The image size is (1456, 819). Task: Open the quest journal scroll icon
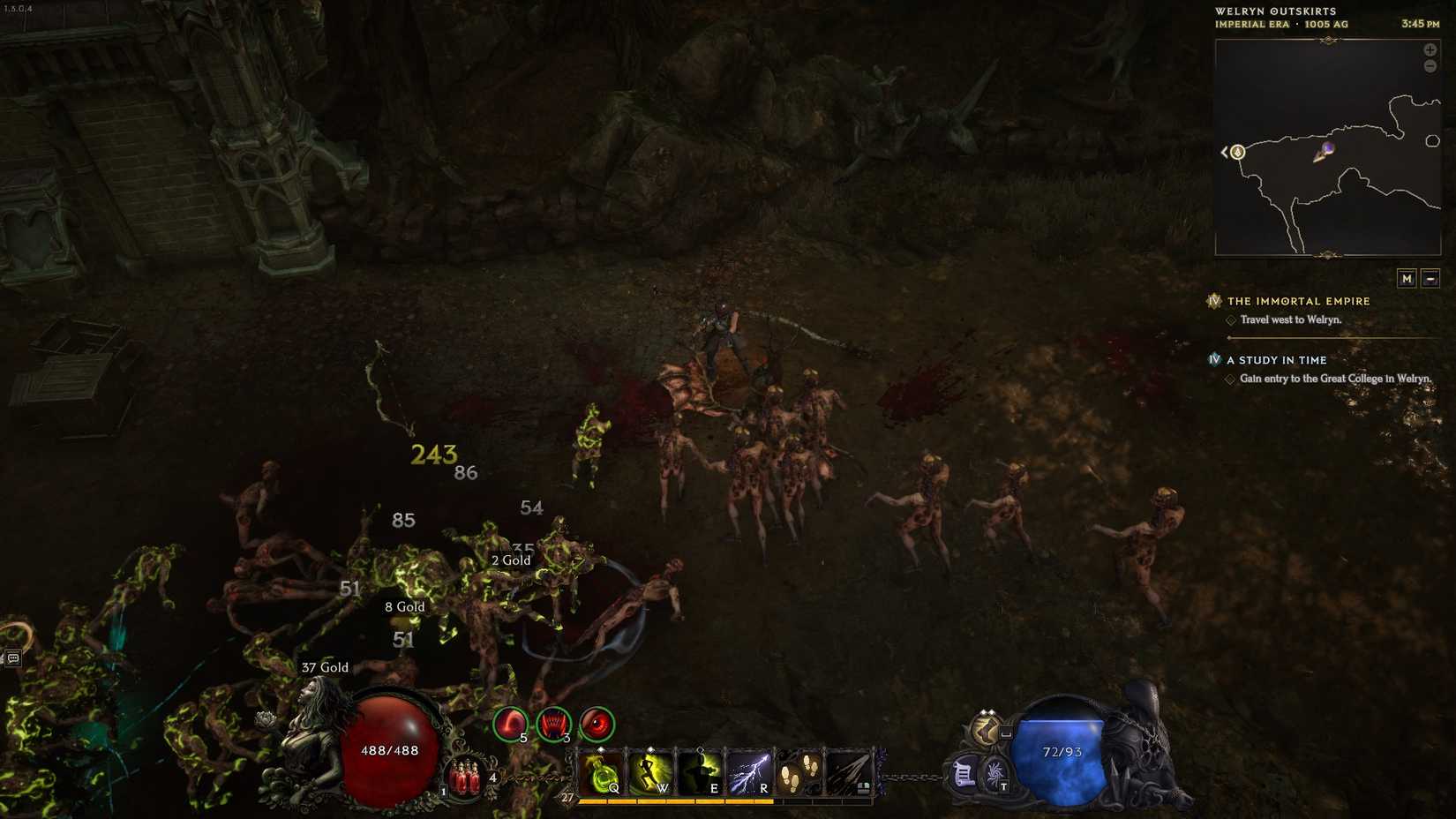click(x=963, y=774)
